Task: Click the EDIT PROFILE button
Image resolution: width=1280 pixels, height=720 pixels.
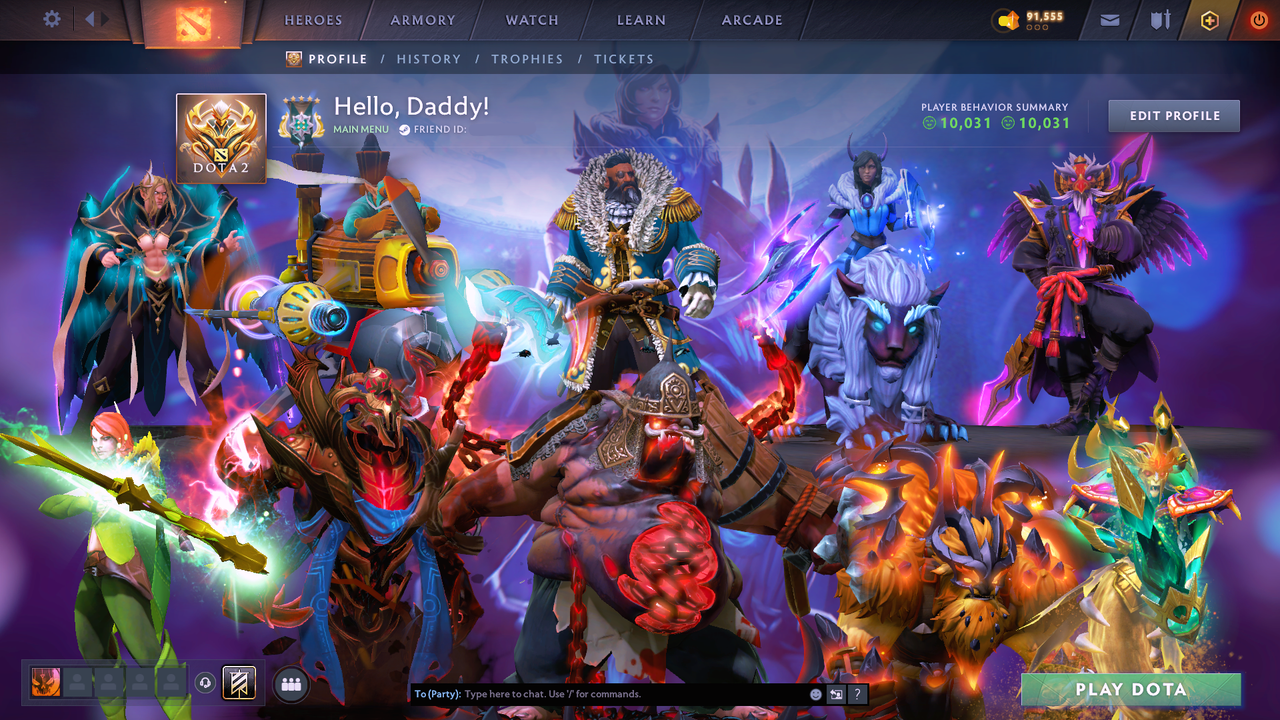Action: coord(1173,115)
